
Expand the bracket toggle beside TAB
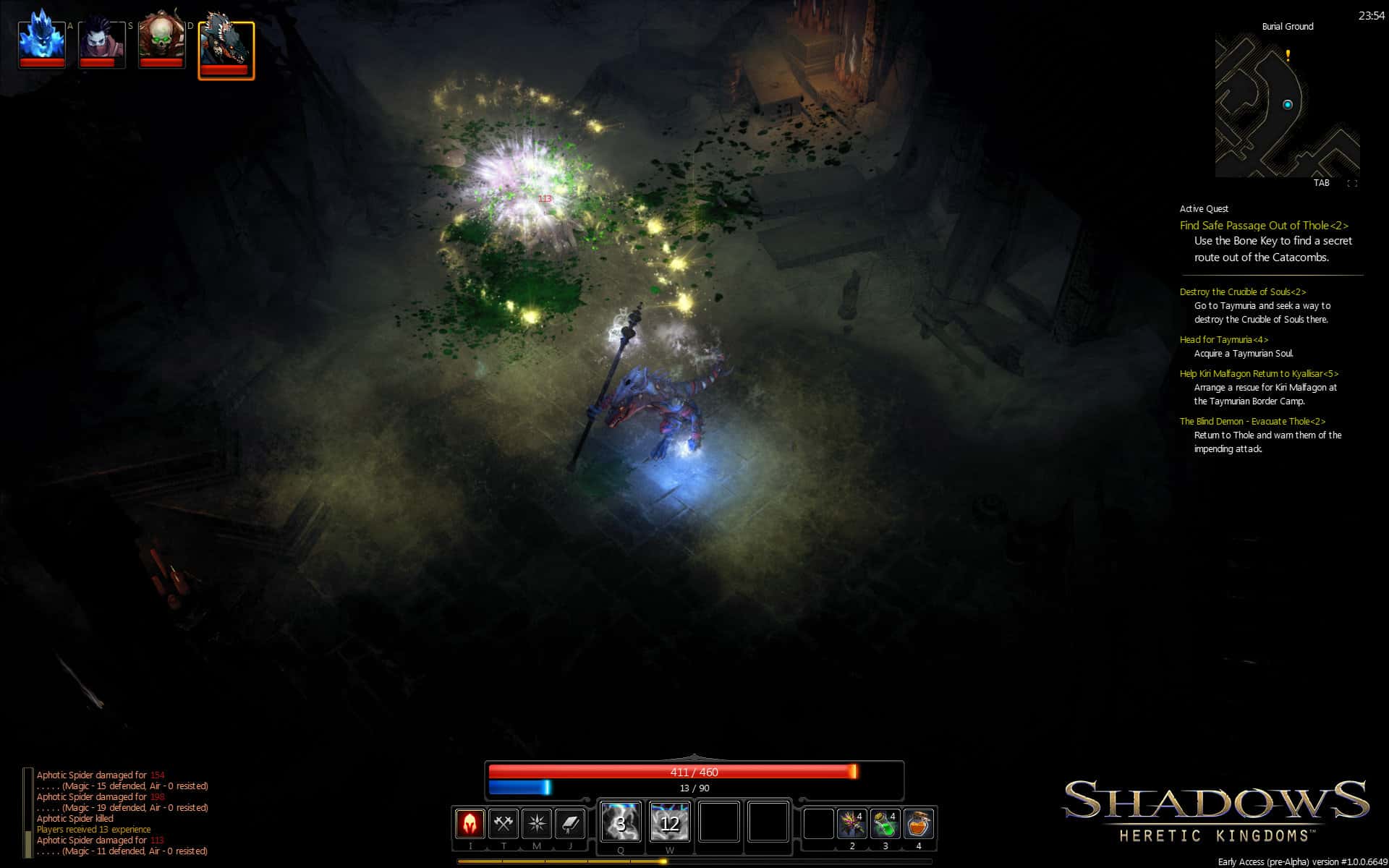click(1351, 183)
